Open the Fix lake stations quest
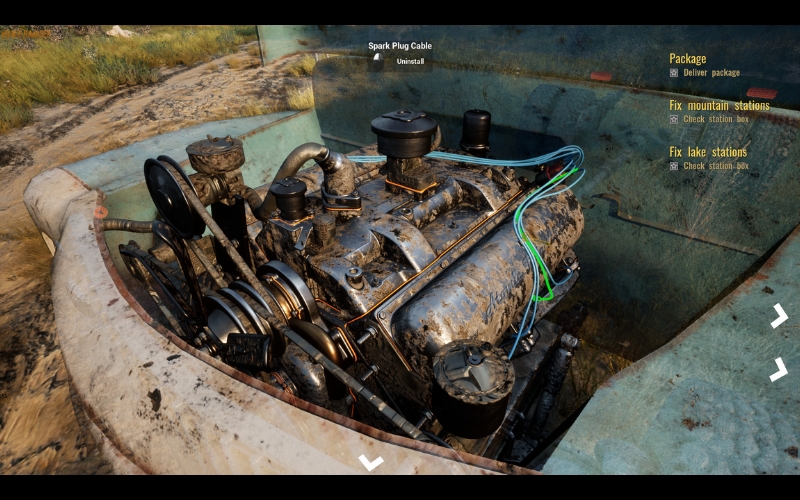The width and height of the screenshot is (800, 500). [x=708, y=152]
